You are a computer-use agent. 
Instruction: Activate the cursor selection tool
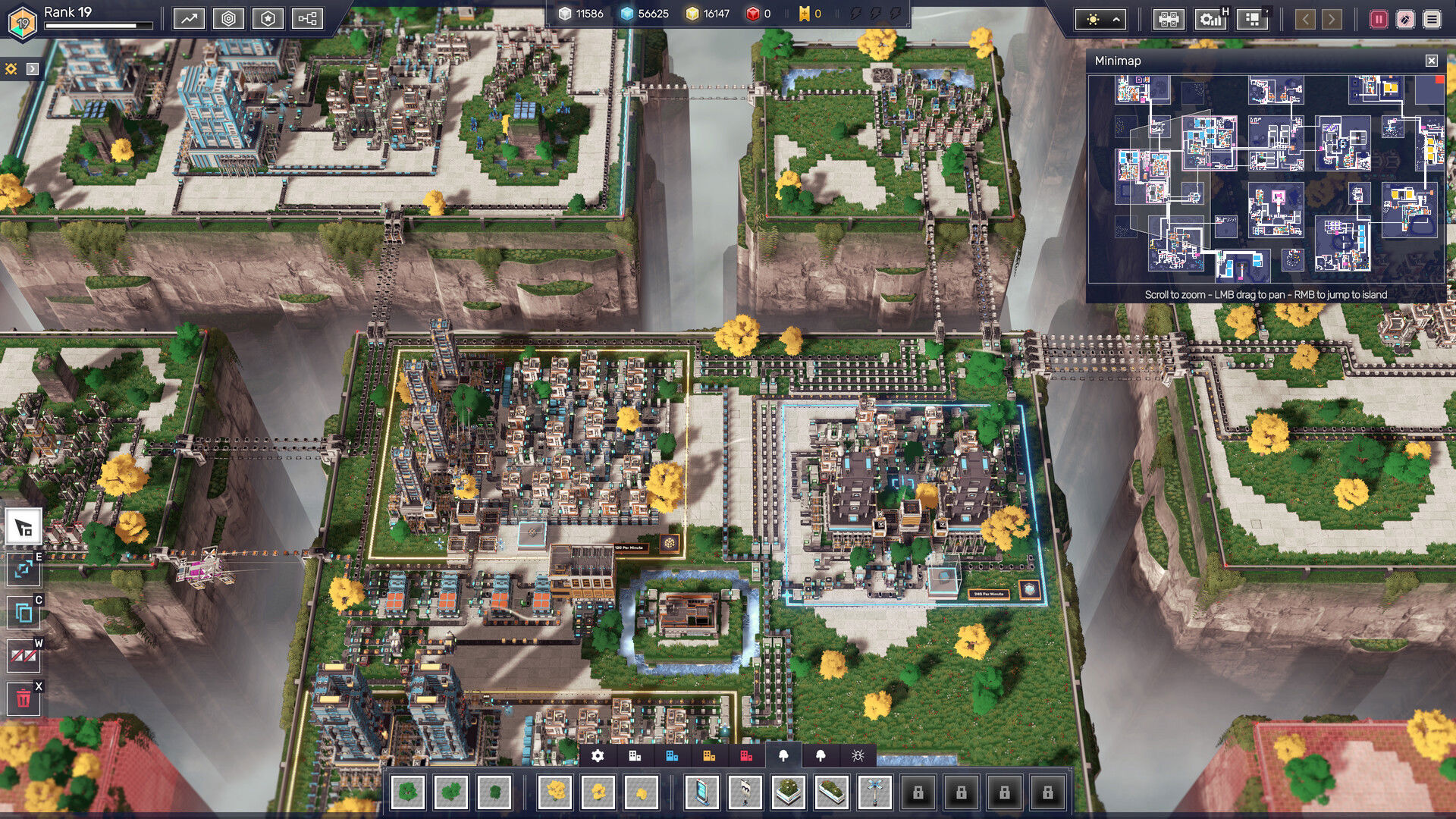tap(24, 527)
